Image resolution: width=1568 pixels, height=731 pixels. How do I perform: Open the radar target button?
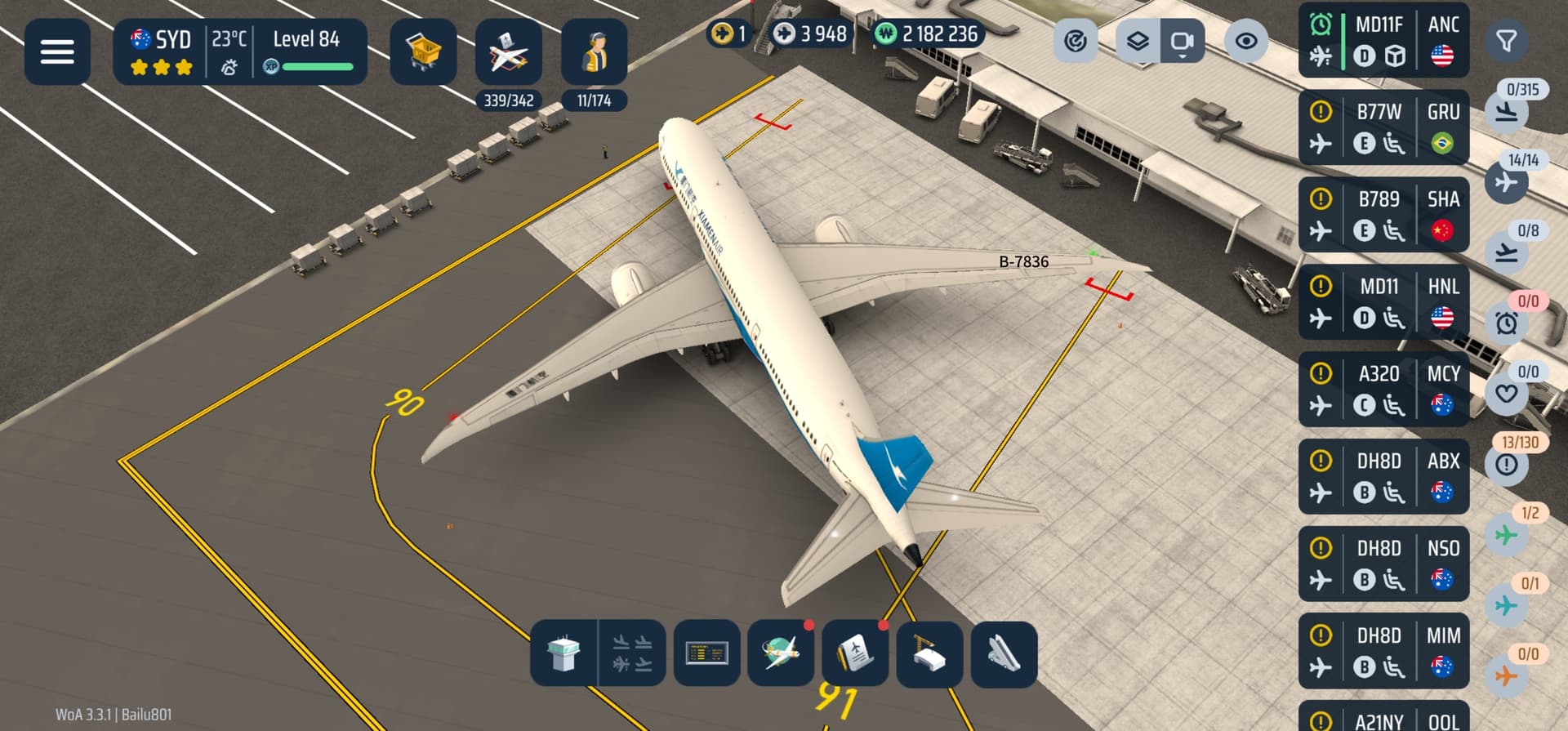(1076, 41)
